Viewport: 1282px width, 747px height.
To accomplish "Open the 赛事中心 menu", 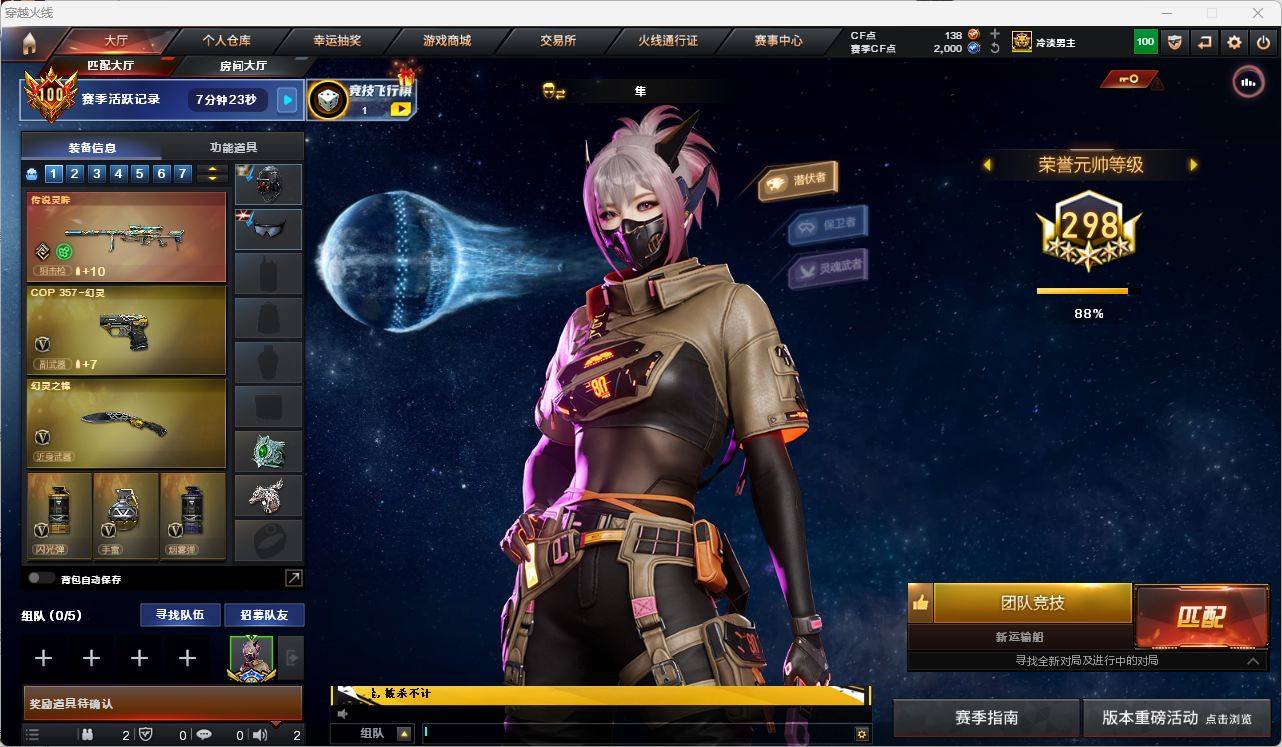I will (x=778, y=41).
